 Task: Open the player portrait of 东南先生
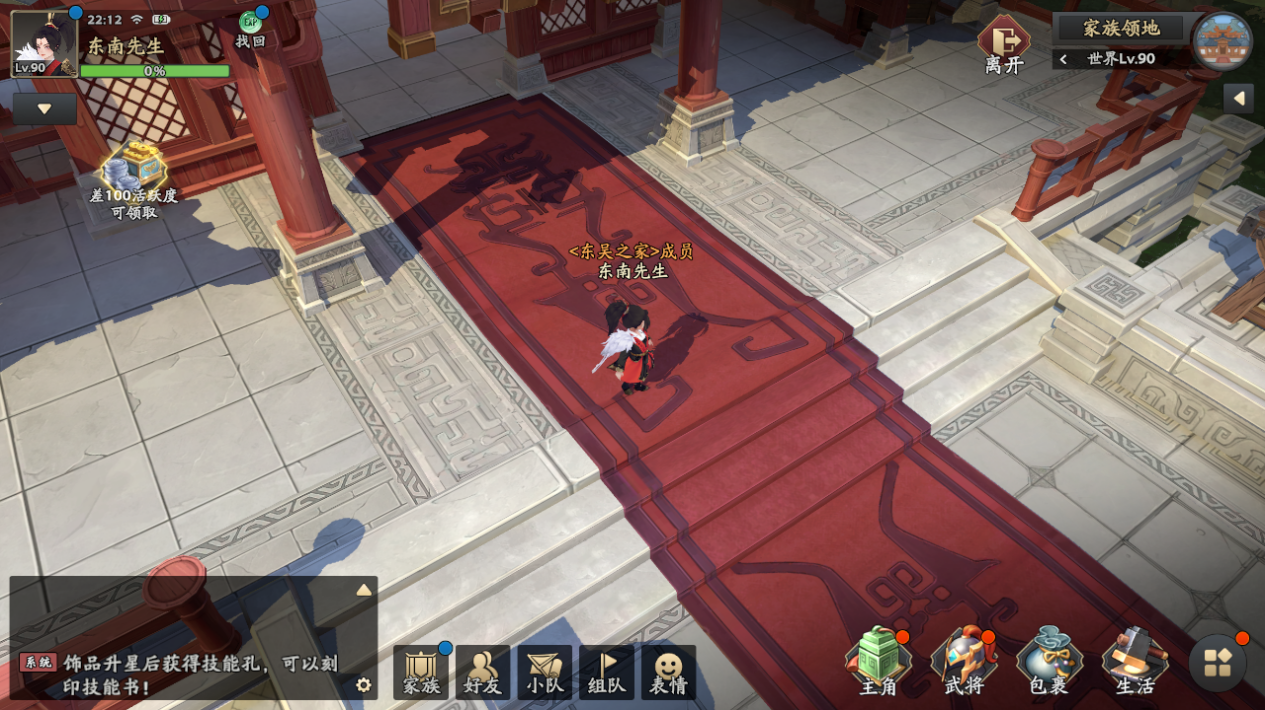(x=44, y=43)
